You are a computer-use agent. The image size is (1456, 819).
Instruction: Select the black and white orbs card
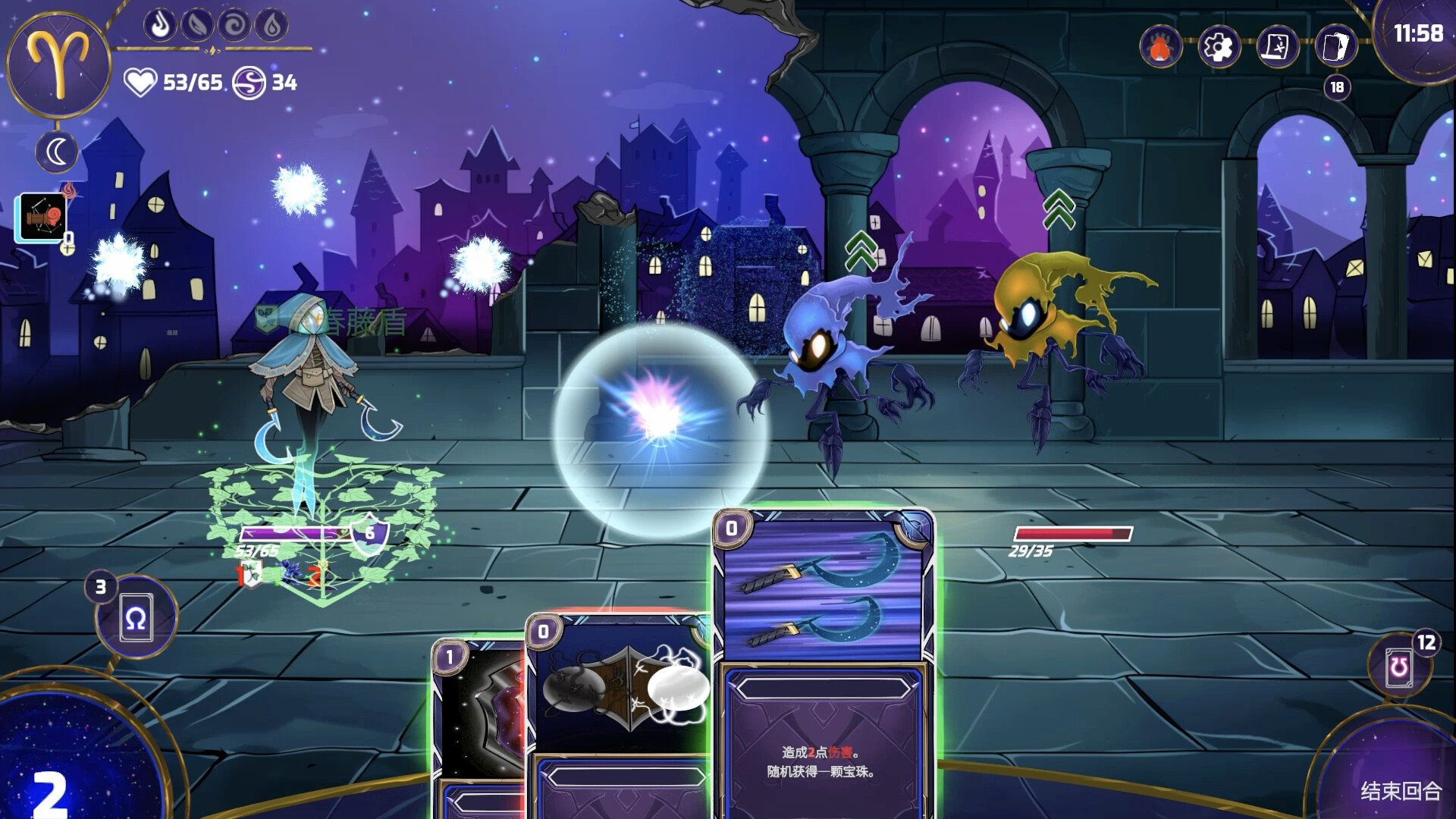[618, 698]
